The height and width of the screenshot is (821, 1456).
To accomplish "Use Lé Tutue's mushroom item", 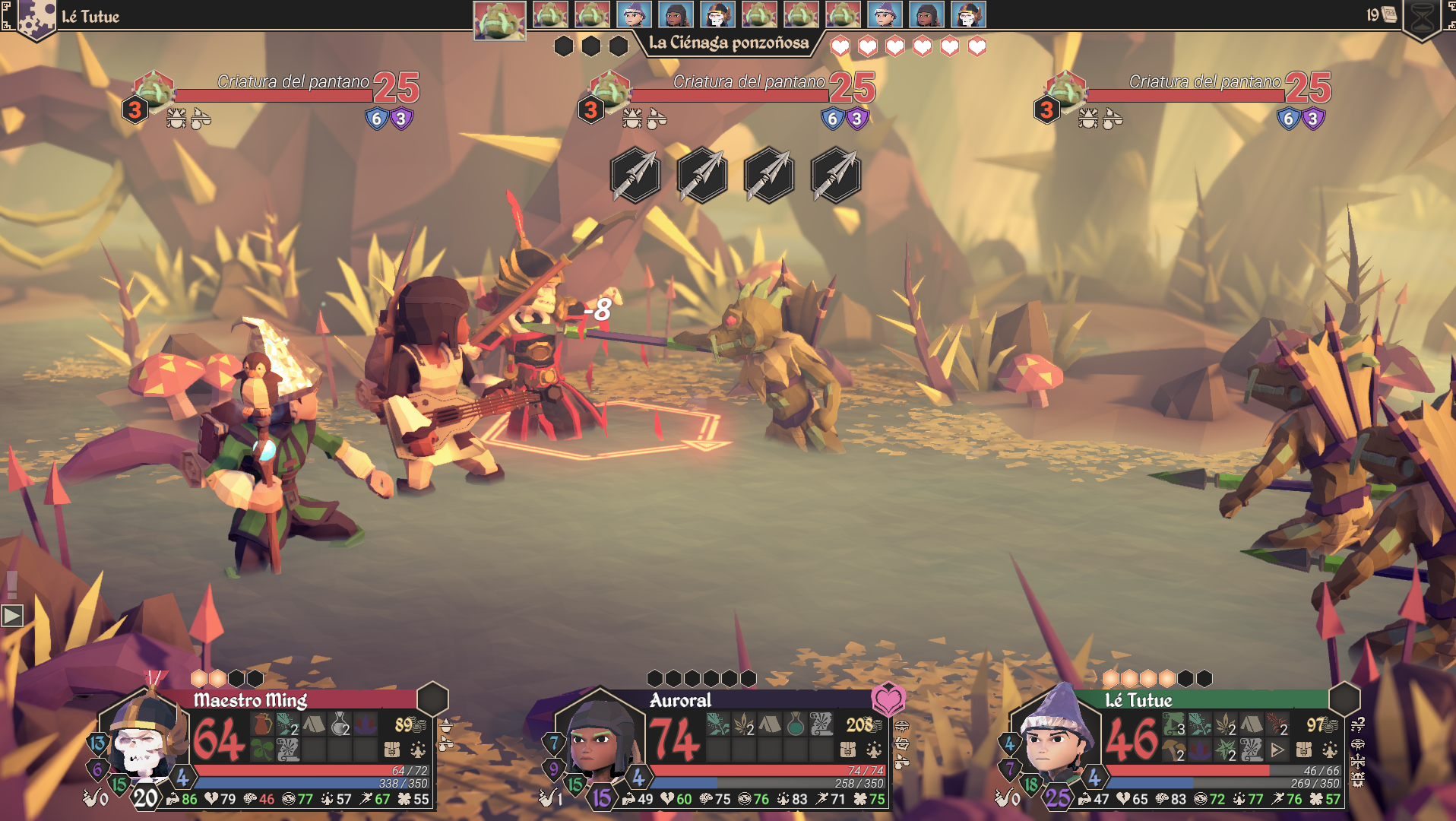I will click(x=1174, y=750).
